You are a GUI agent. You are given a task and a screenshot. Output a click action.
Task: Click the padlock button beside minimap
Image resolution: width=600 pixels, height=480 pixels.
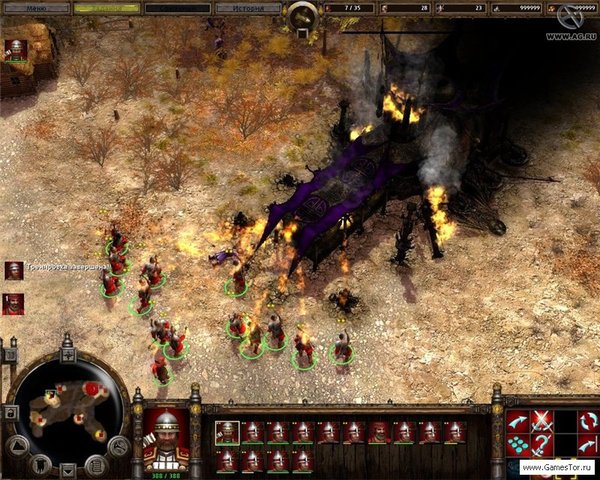coord(9,412)
